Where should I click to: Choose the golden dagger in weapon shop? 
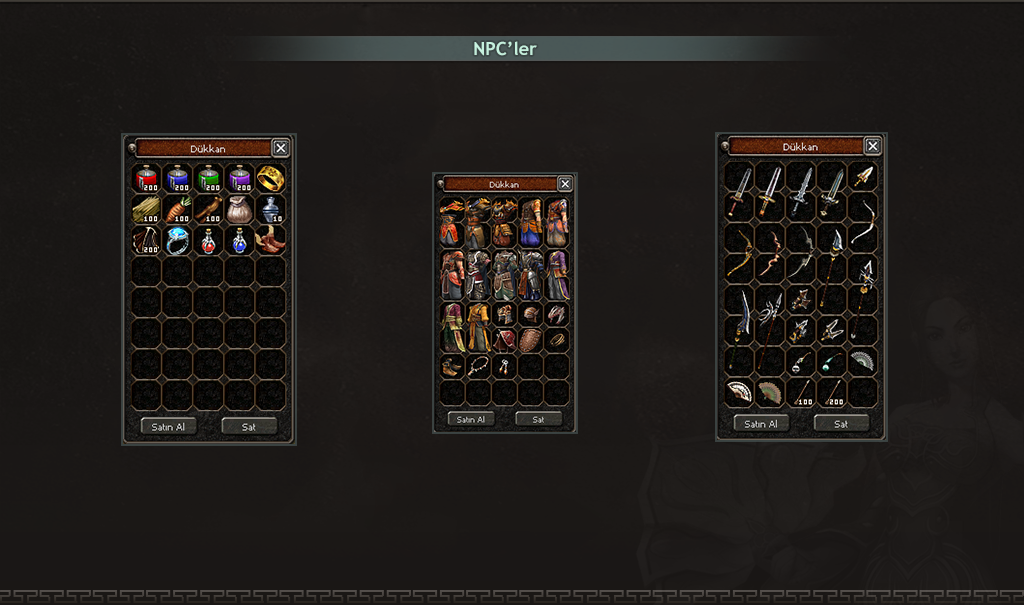pyautogui.click(x=863, y=178)
